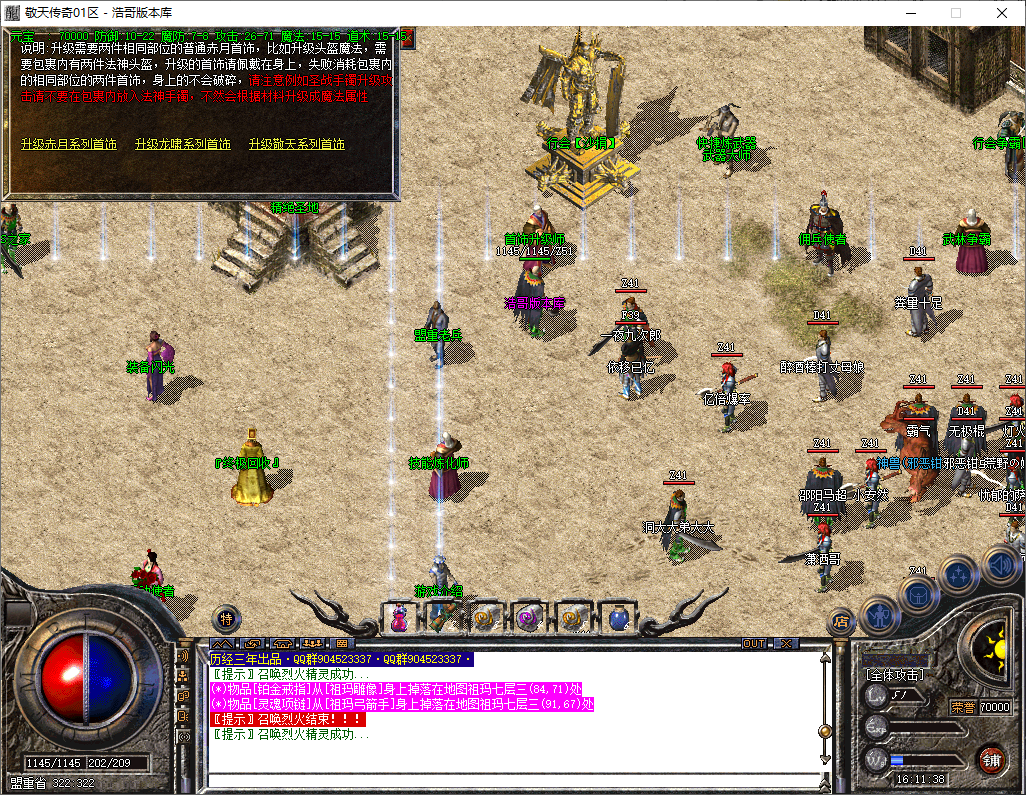Viewport: 1026px width, 795px height.
Task: Select the blue jar belt slot
Action: [617, 620]
